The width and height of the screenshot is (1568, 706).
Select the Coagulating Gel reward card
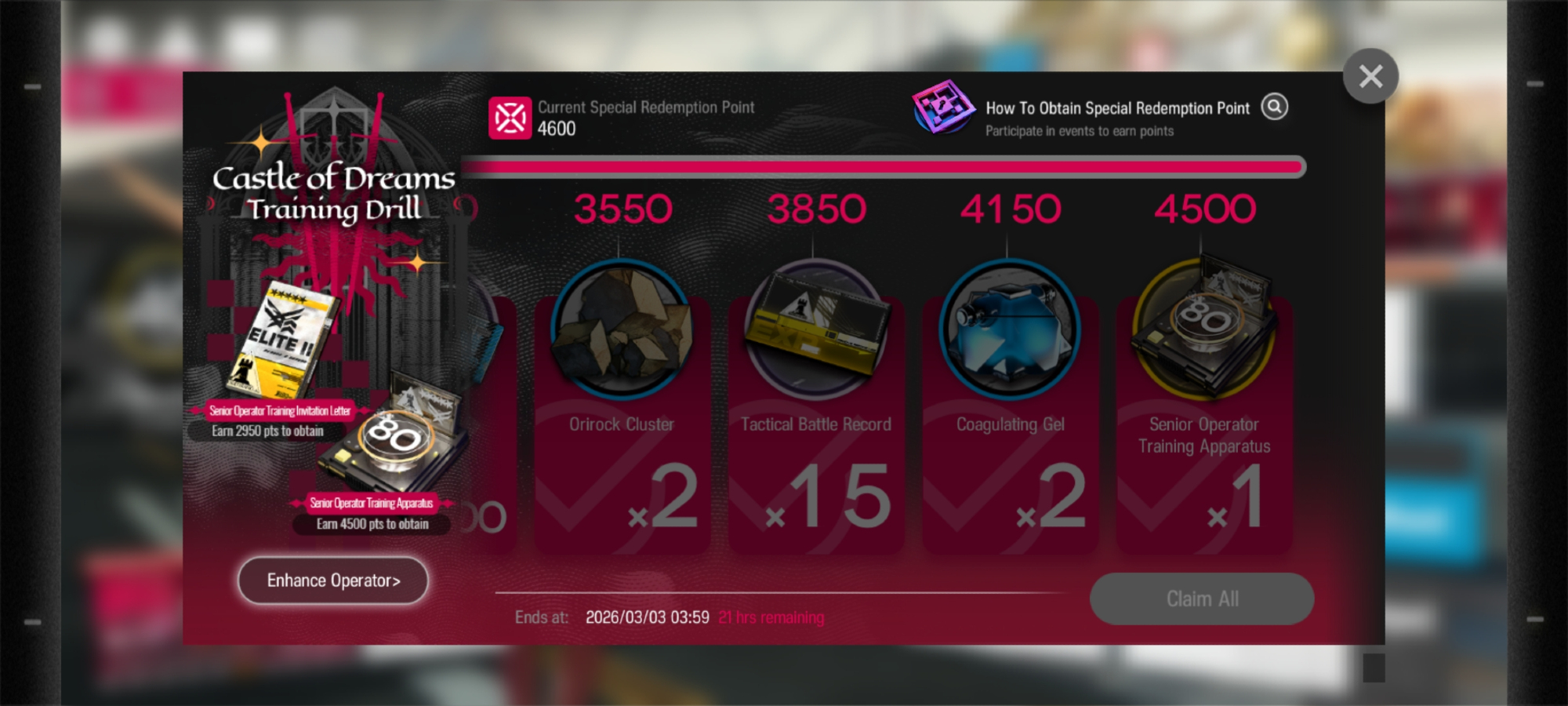[1010, 408]
